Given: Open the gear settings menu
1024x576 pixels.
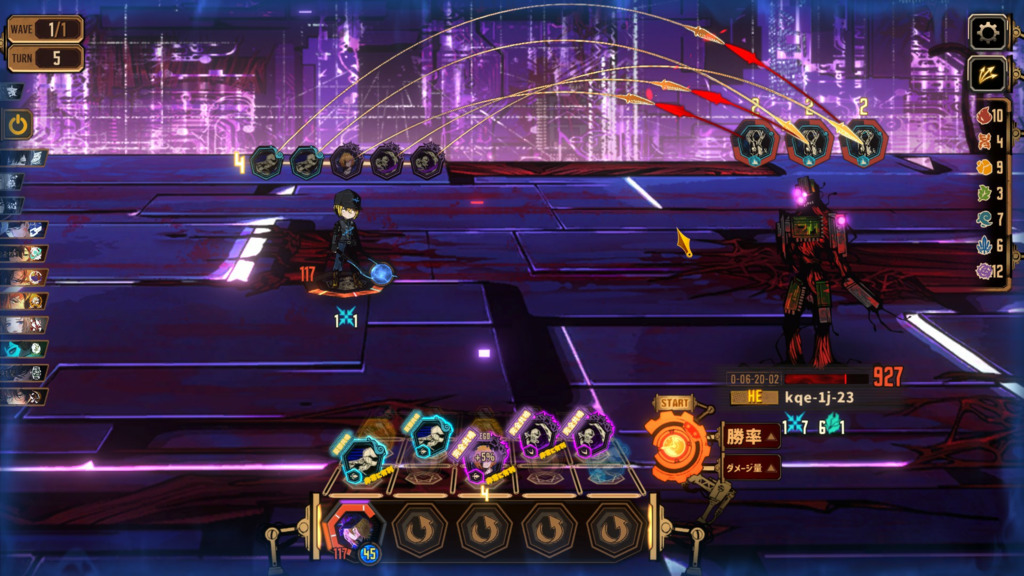Looking at the screenshot, I should click(x=987, y=32).
